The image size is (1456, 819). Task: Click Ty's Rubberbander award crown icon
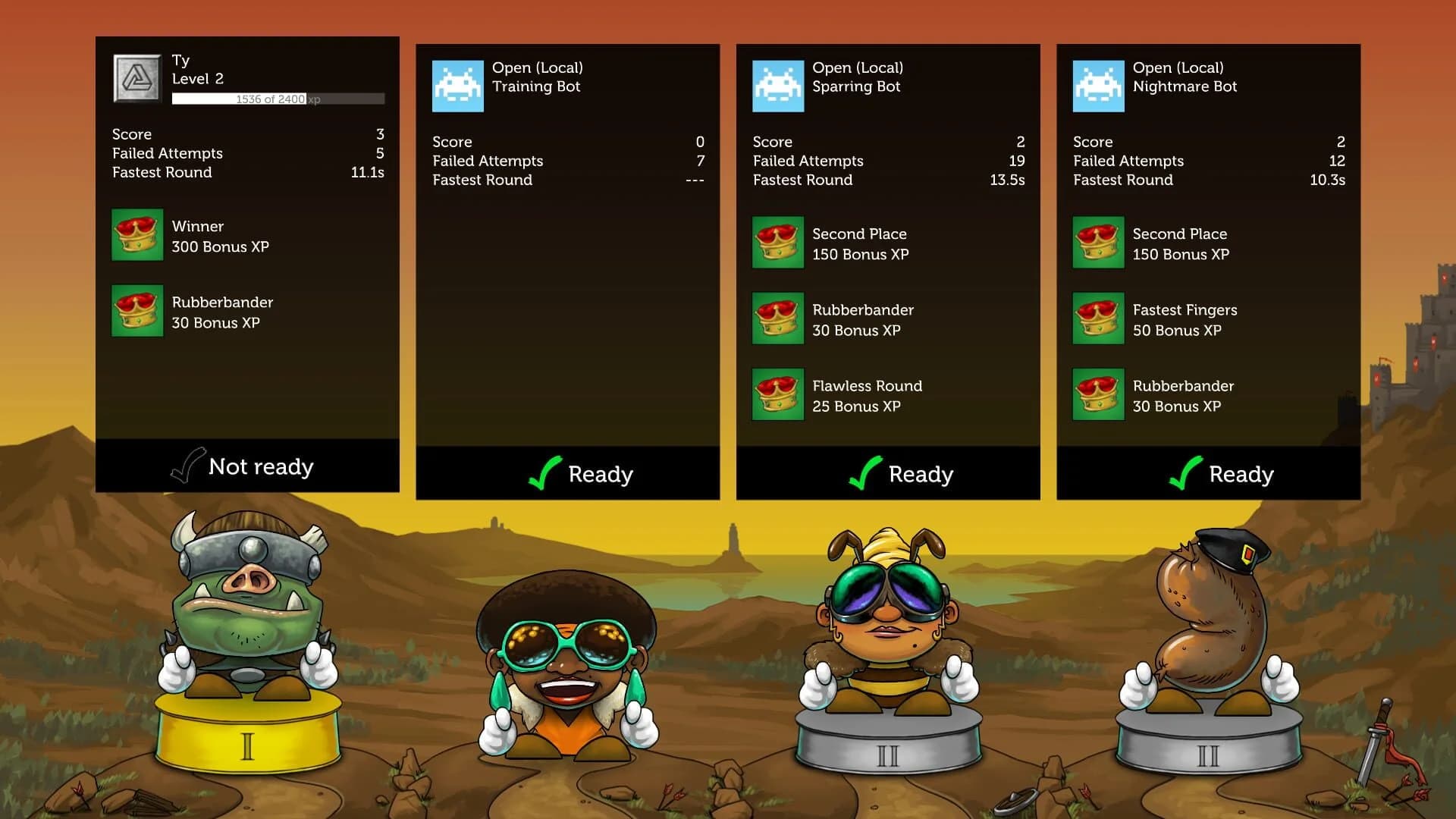[137, 311]
